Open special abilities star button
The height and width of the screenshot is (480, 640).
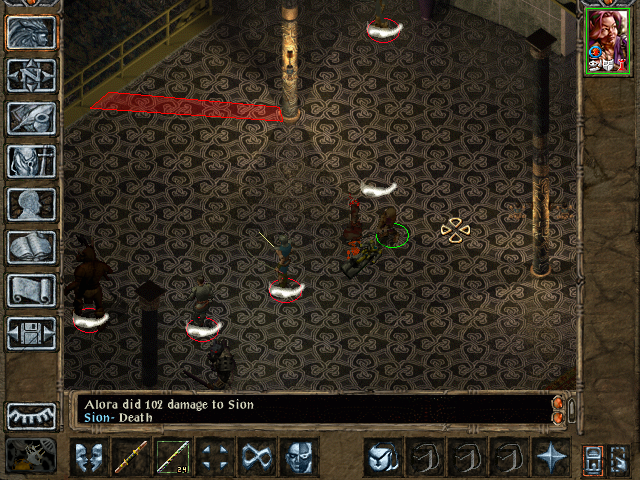pos(550,458)
